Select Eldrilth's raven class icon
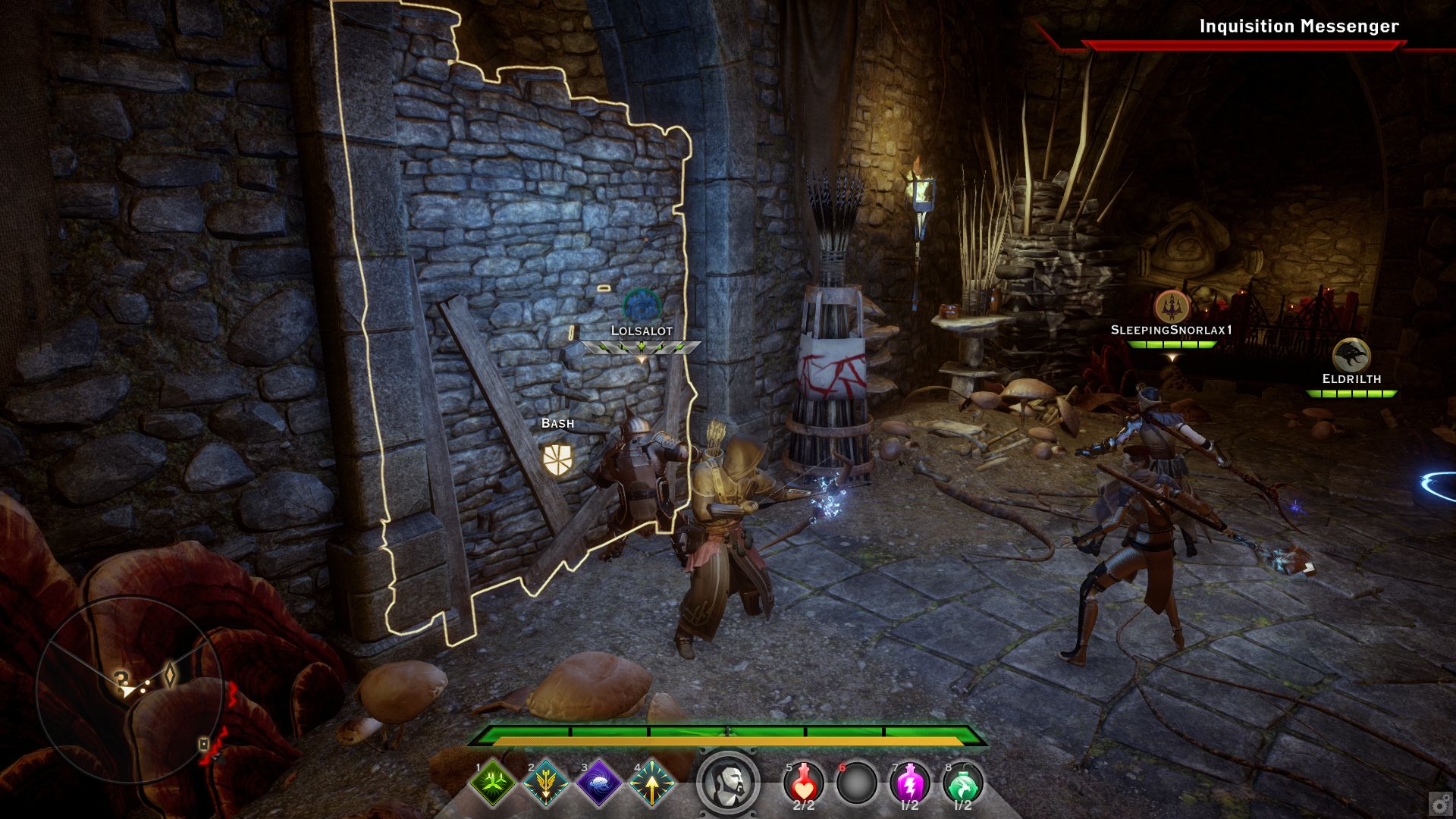The image size is (1456, 819). [x=1351, y=355]
